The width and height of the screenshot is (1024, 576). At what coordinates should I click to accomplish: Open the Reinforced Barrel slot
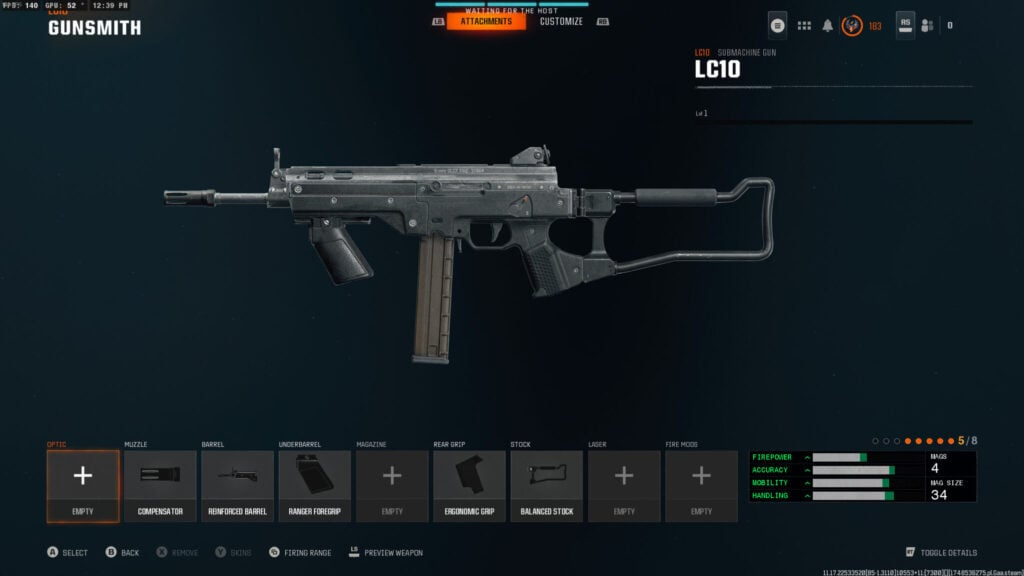[x=237, y=486]
